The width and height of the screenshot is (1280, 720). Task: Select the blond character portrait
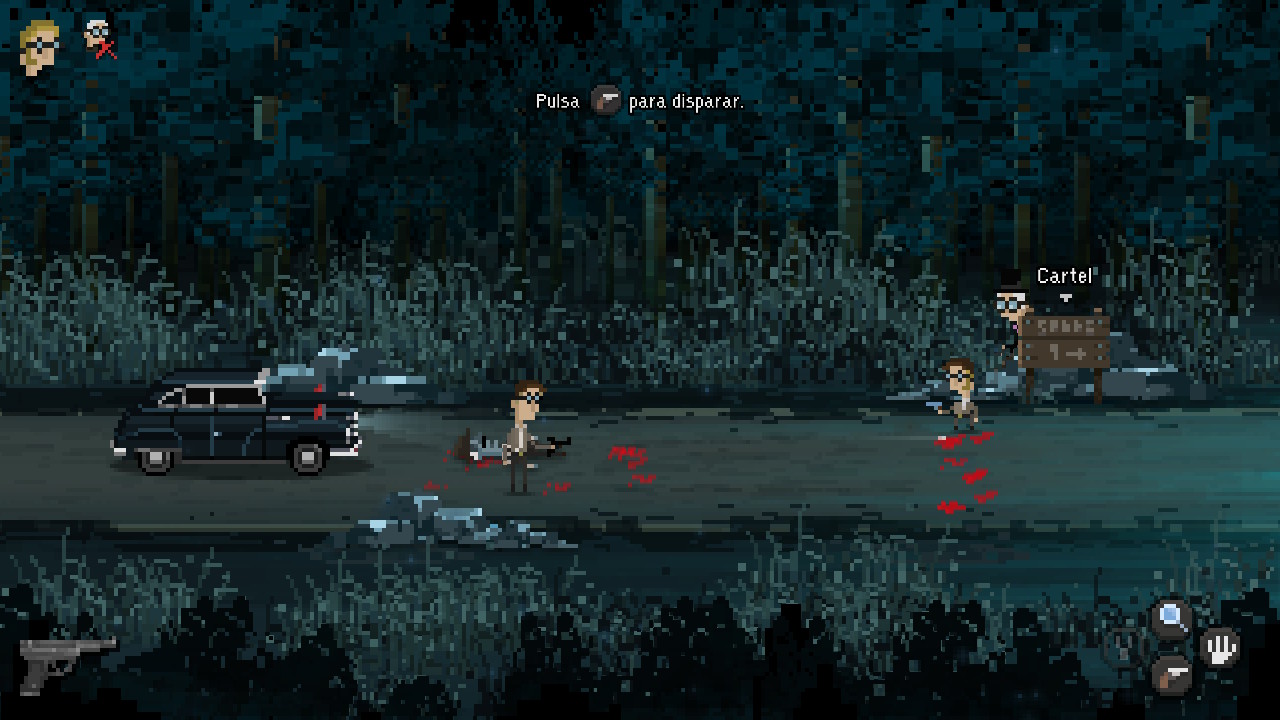40,46
